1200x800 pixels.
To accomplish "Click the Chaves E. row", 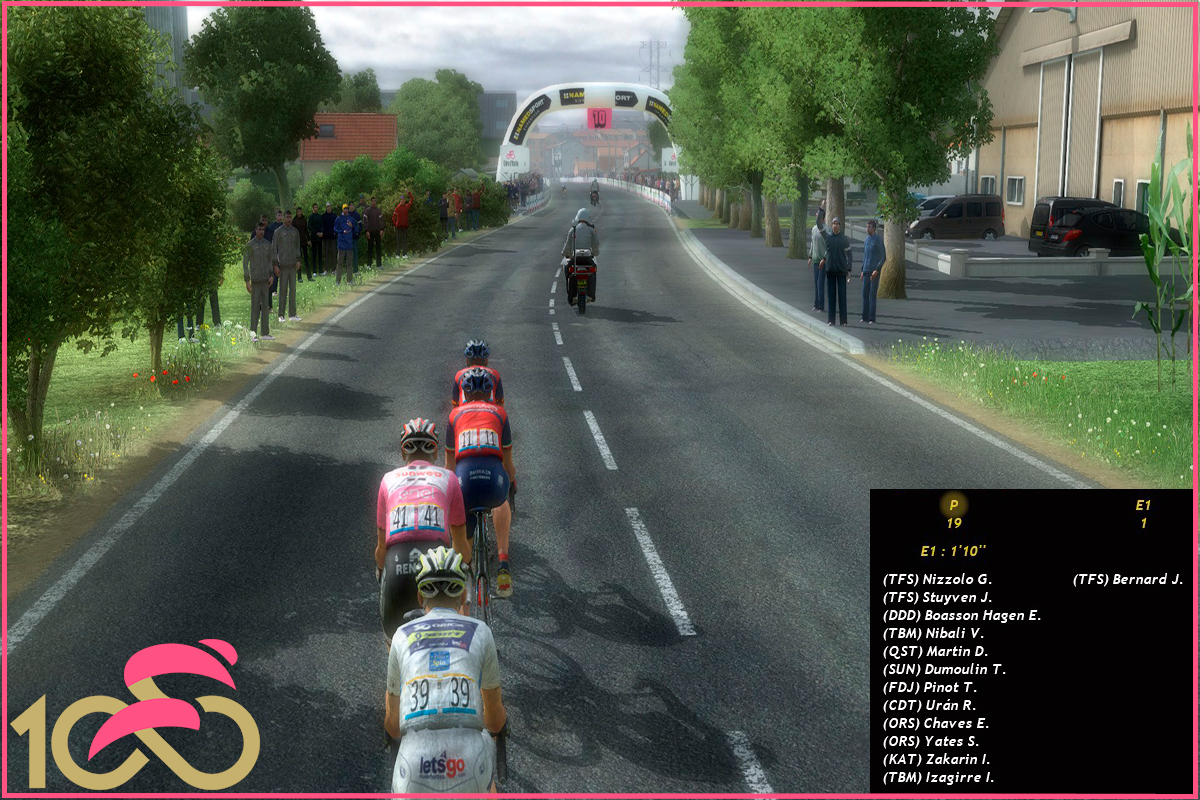I will click(x=935, y=723).
